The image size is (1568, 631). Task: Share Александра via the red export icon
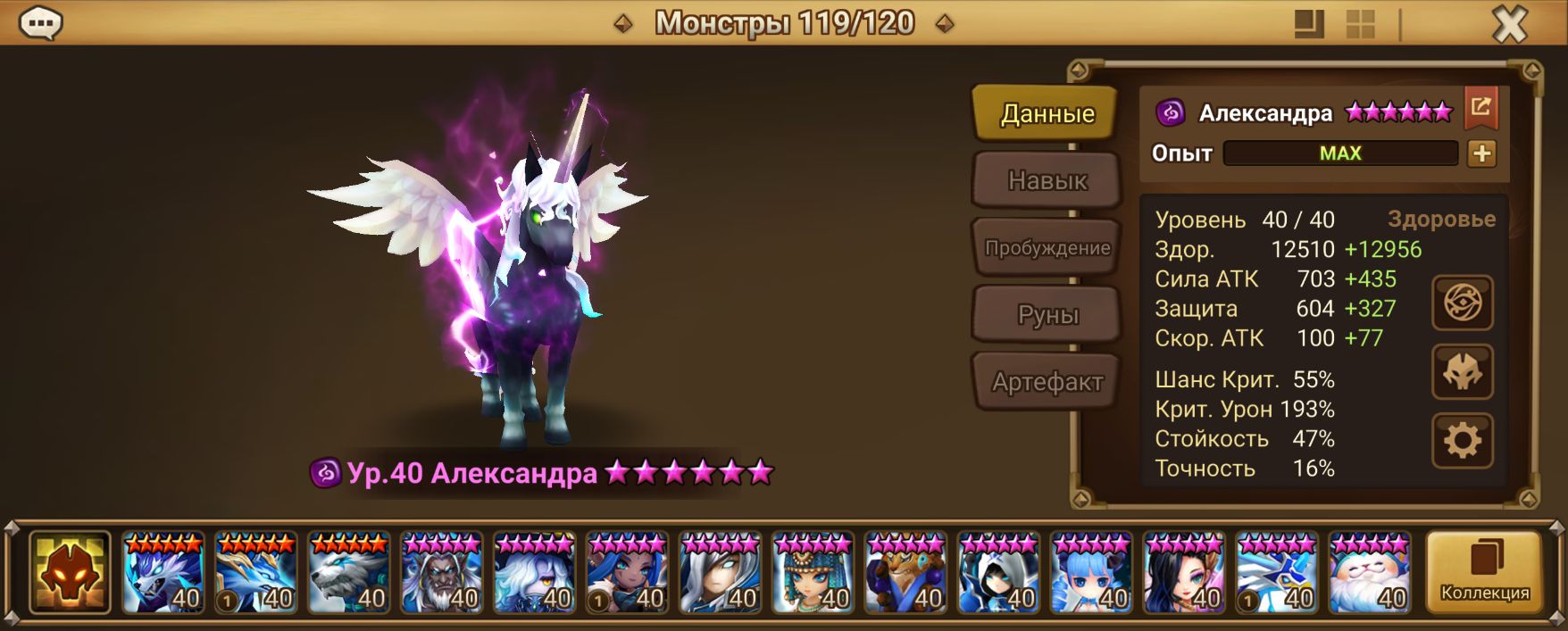[1480, 108]
